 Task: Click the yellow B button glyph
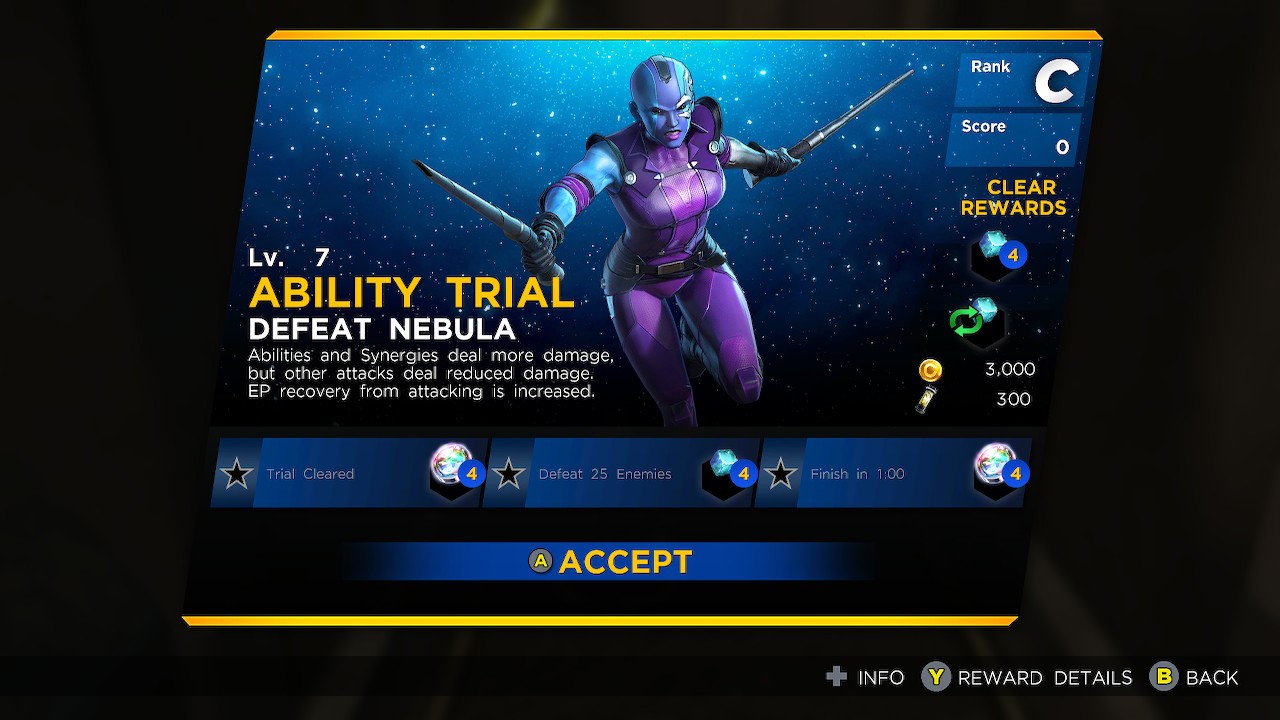pyautogui.click(x=1162, y=677)
